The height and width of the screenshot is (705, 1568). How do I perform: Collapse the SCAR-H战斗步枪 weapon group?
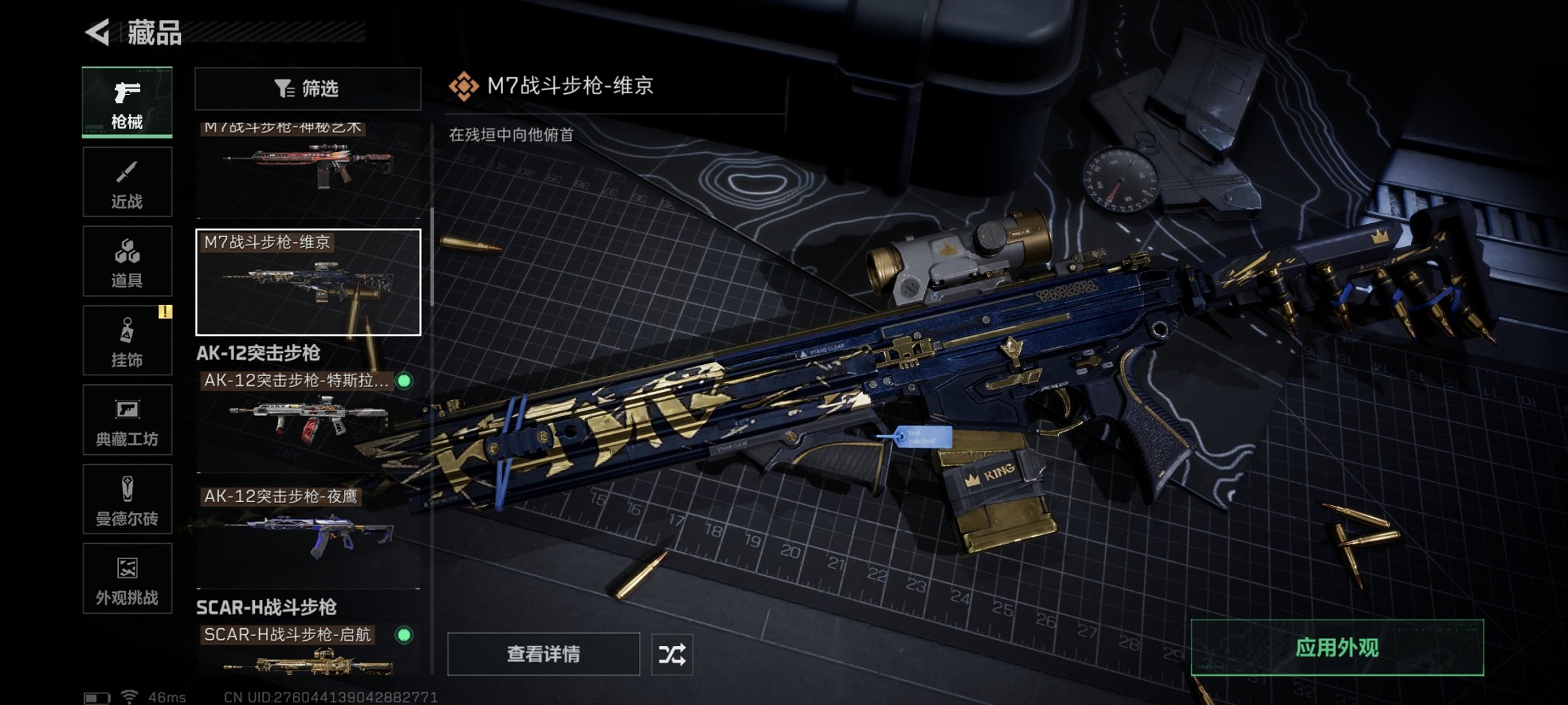(266, 608)
